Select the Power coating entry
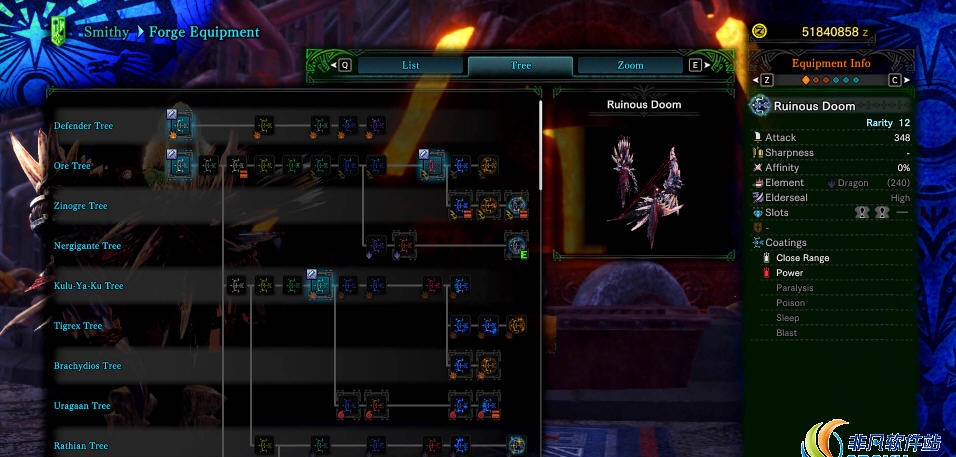 point(789,273)
